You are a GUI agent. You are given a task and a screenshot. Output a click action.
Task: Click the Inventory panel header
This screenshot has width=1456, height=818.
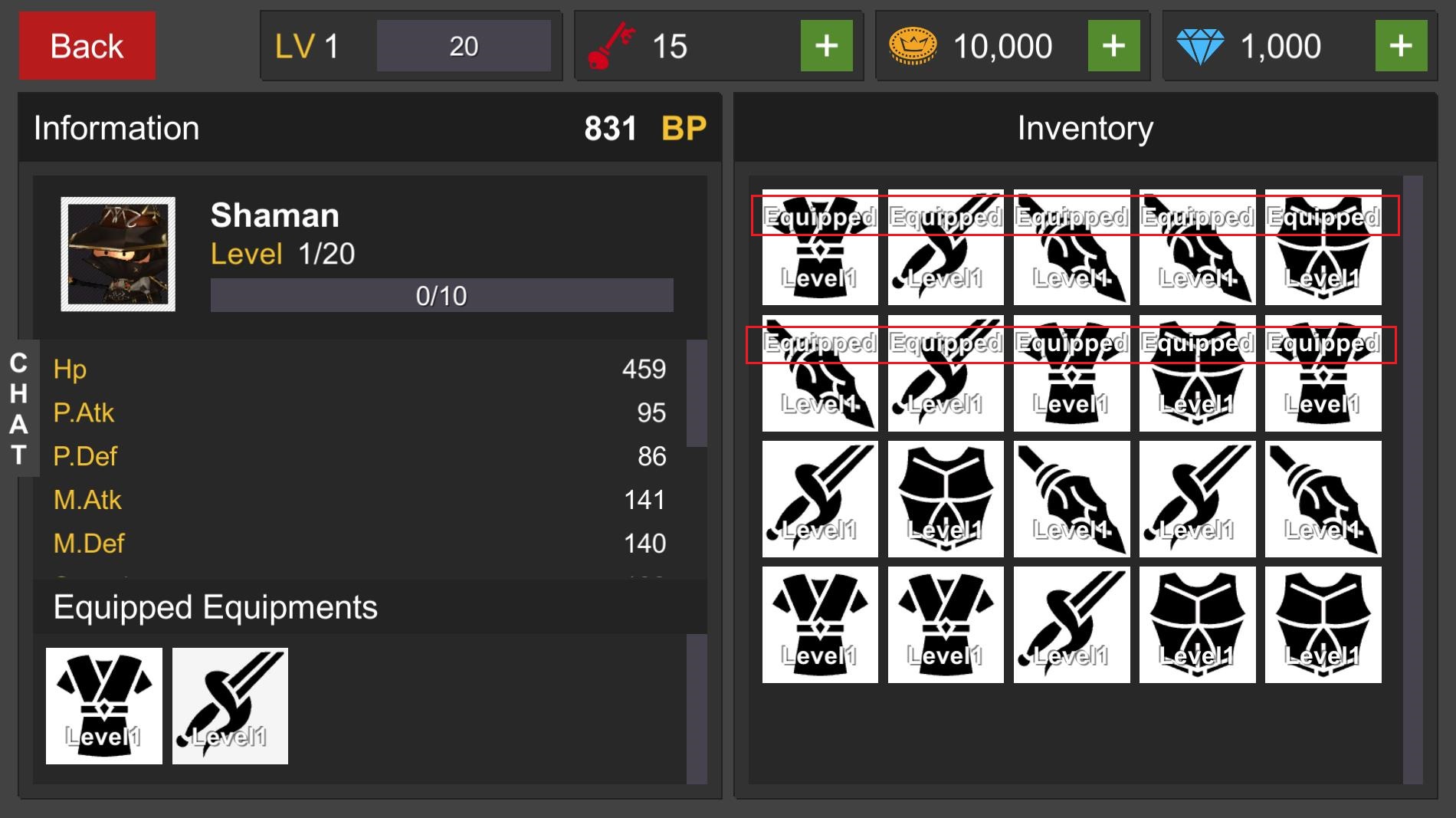tap(1084, 127)
